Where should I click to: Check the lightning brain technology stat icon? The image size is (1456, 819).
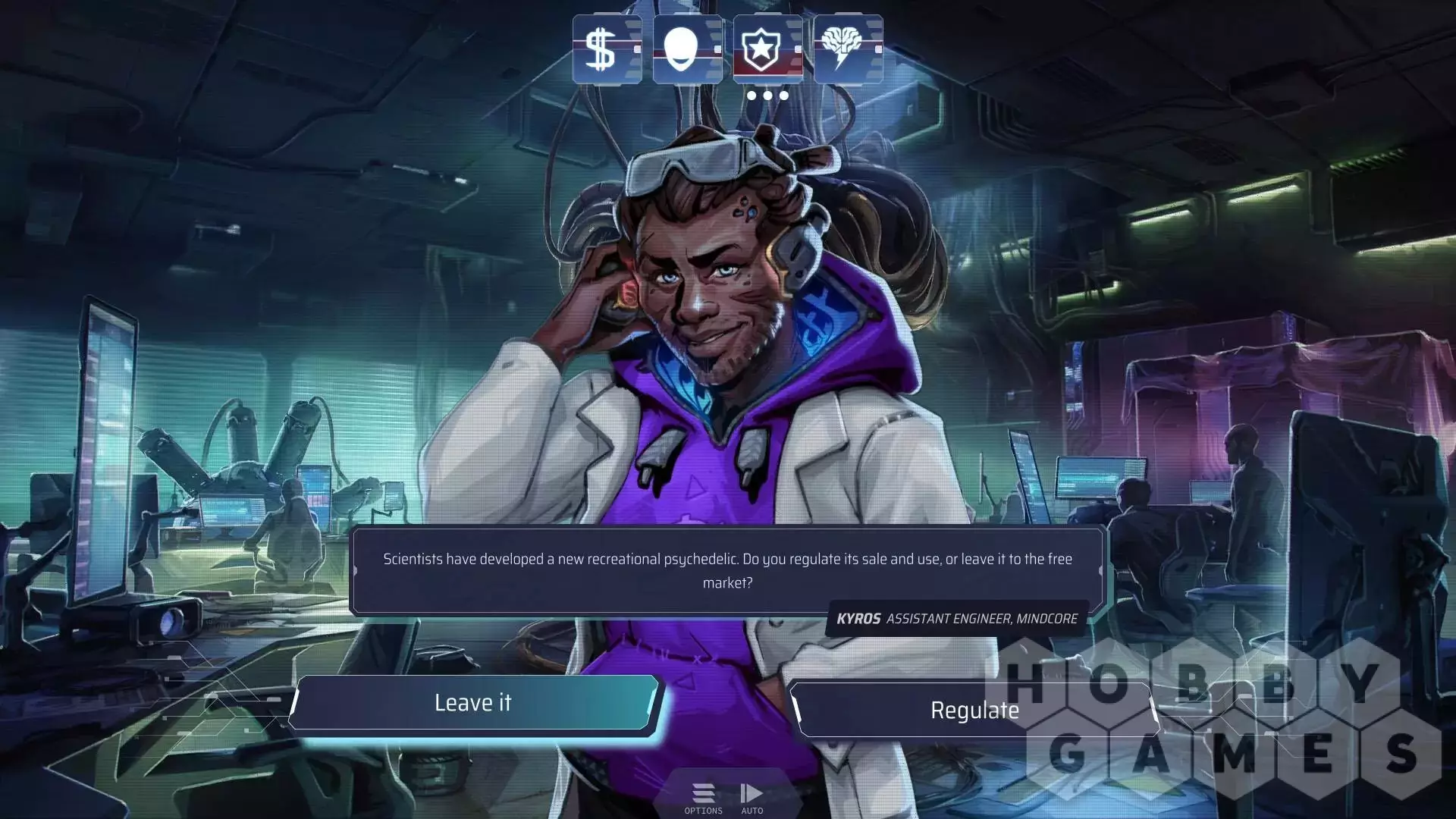[x=848, y=49]
